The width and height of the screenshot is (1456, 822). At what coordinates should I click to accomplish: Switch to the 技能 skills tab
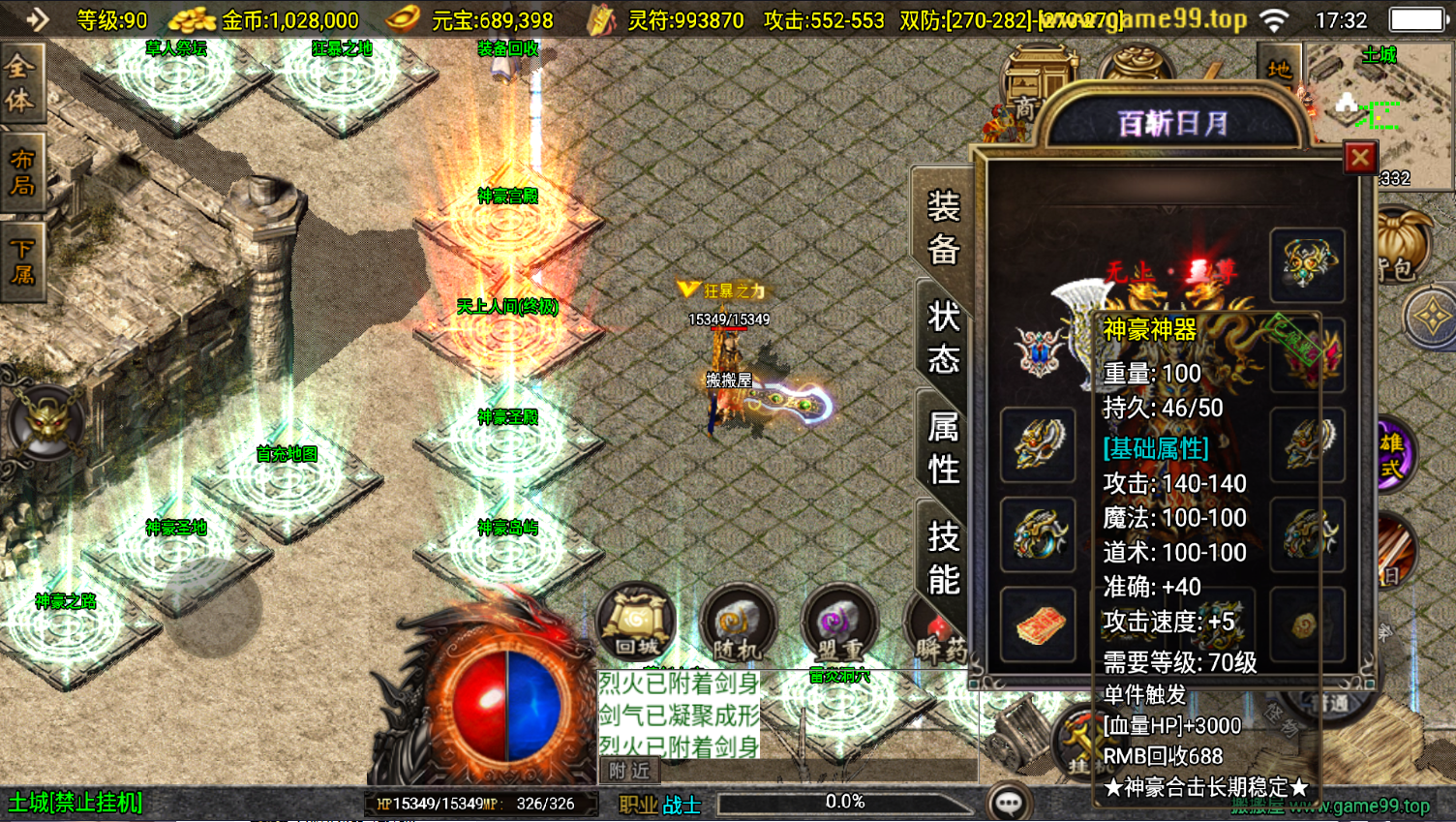pos(942,557)
